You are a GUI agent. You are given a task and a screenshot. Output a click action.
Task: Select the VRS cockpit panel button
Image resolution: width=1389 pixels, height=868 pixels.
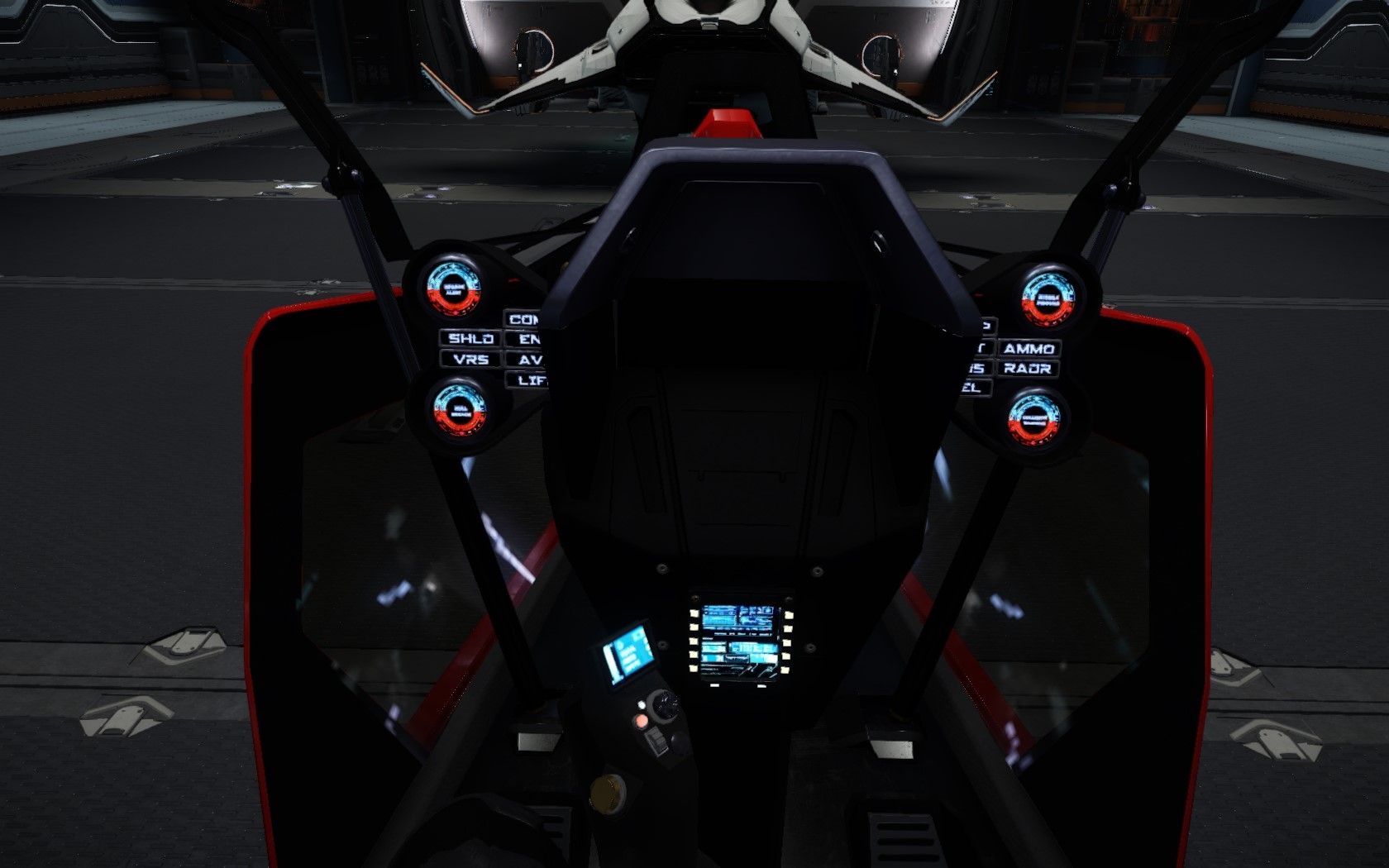click(470, 360)
